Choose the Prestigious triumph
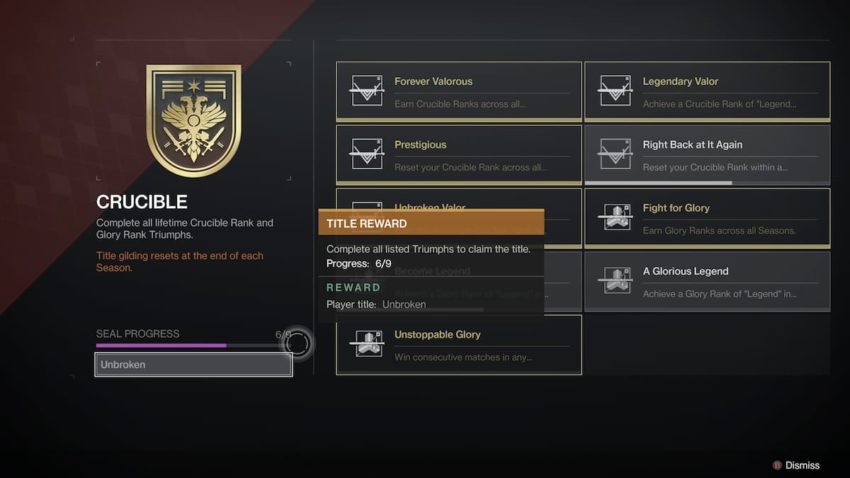Screen dimensions: 850x478 click(x=458, y=154)
